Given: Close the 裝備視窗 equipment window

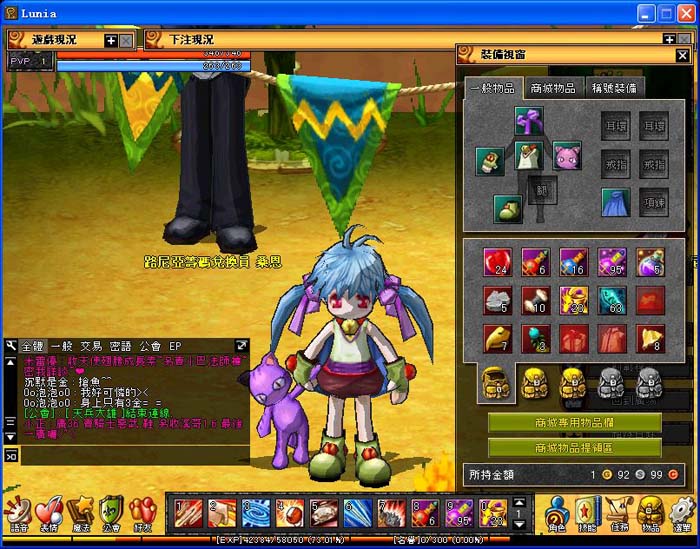Looking at the screenshot, I should [x=683, y=55].
